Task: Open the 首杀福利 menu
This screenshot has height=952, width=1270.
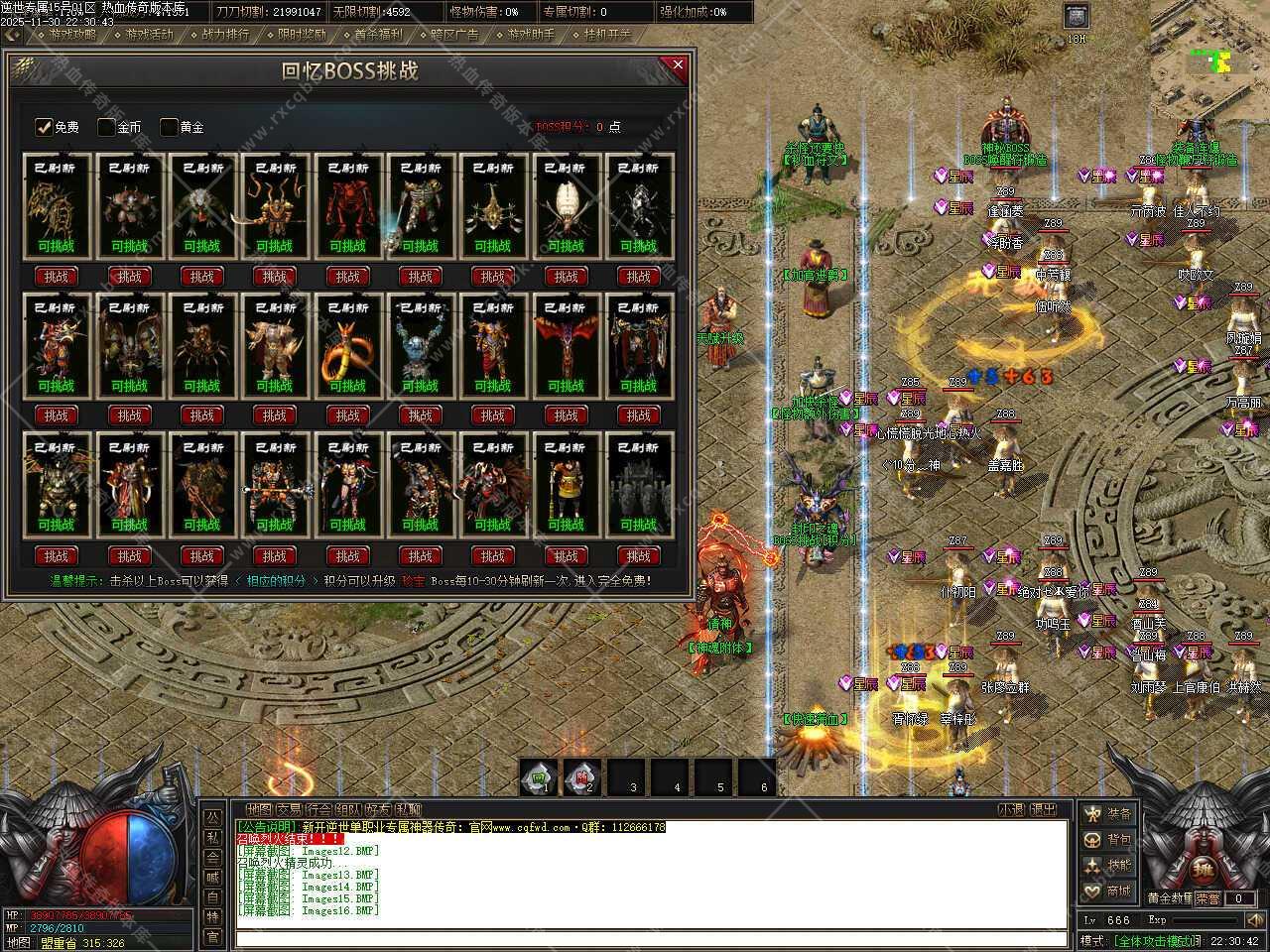Action: (378, 34)
